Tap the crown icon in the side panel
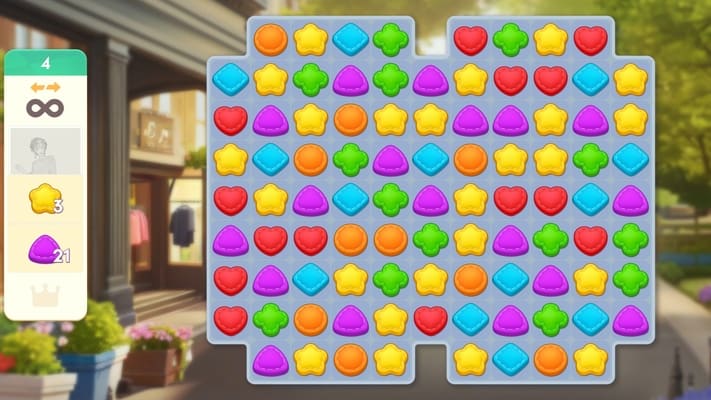 (45, 295)
